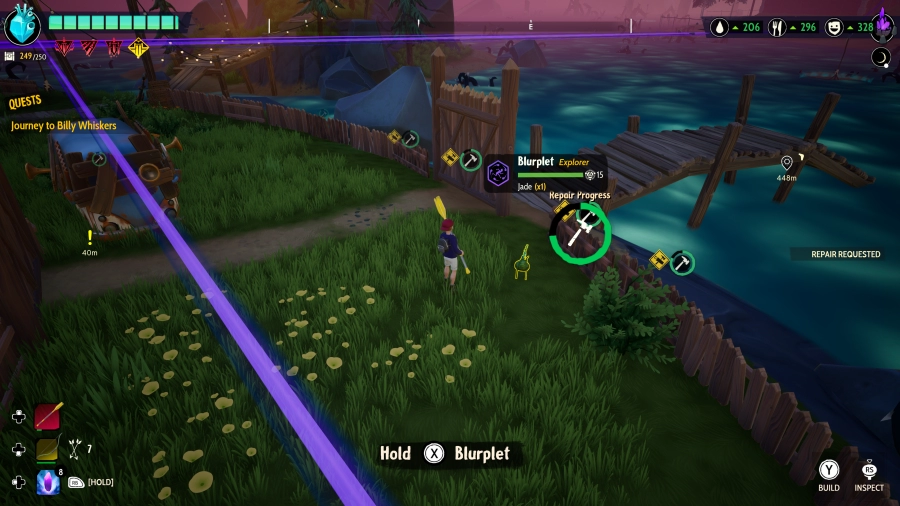Click the purple crystal rock icon
Screen dimensions: 900x506
884,24
